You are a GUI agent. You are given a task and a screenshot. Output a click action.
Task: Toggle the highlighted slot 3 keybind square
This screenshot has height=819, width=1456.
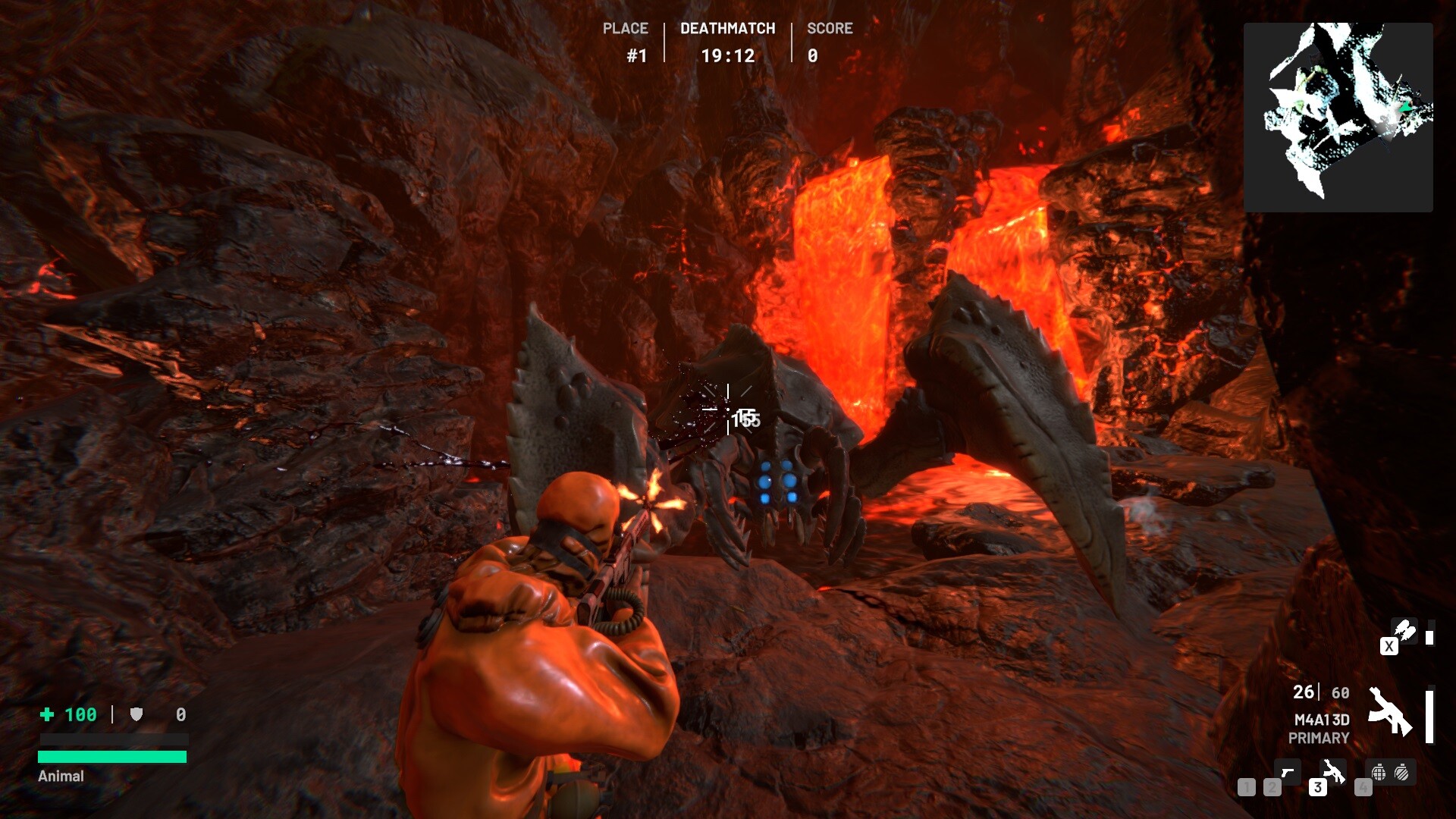pos(1317,789)
